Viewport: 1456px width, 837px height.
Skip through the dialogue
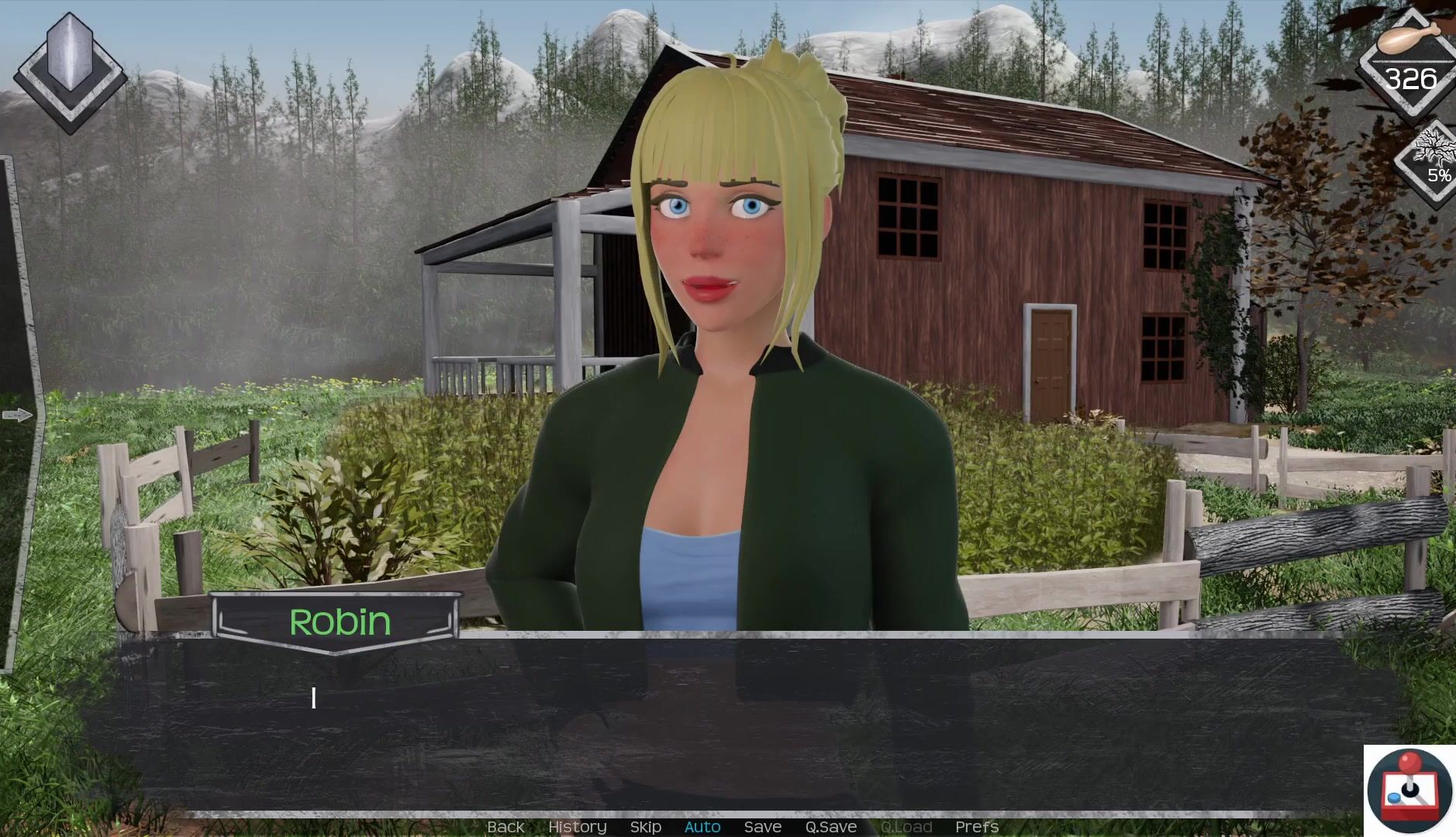point(645,827)
